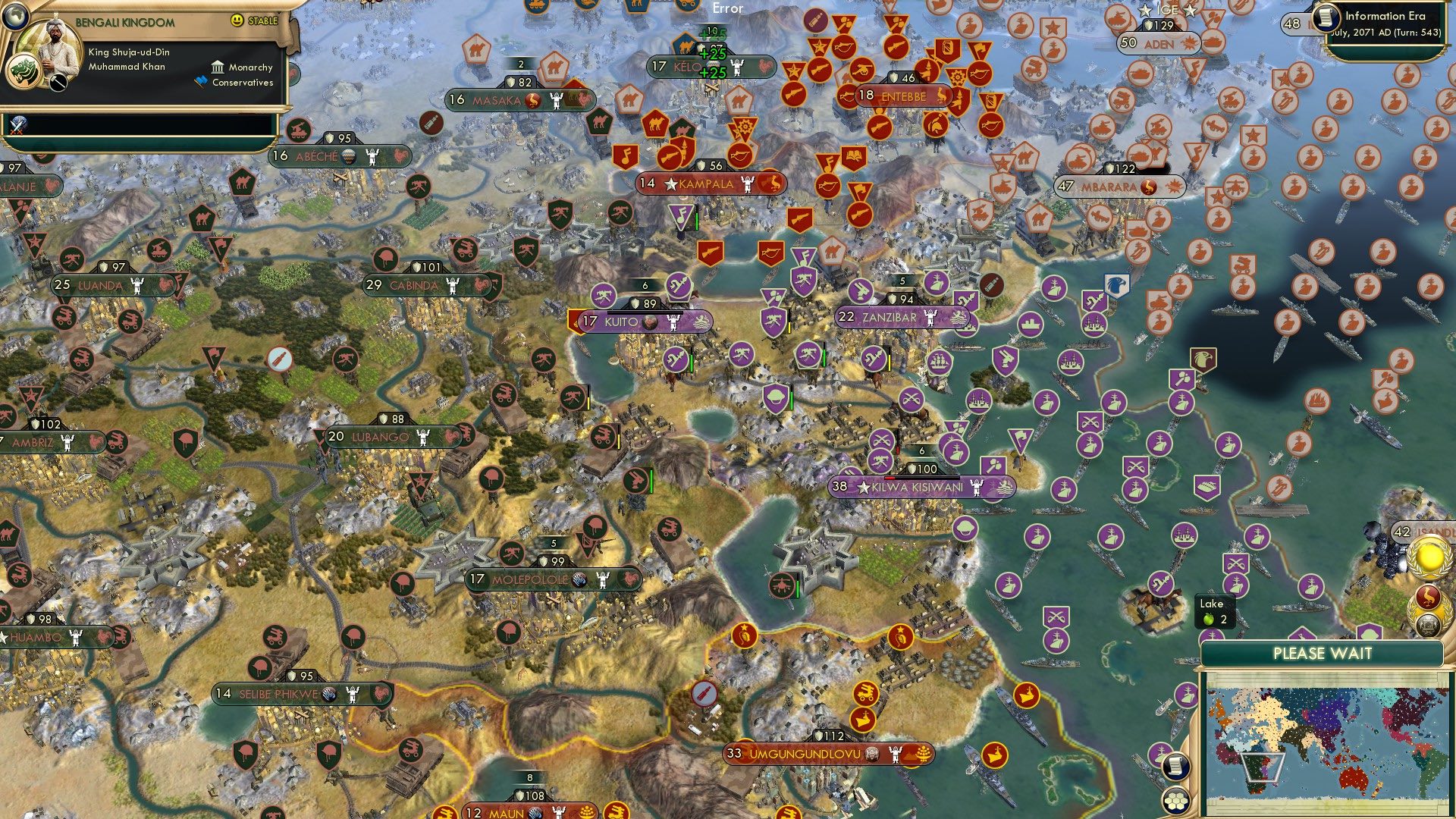Image resolution: width=1456 pixels, height=819 pixels.
Task: Select the green lion civilization crest
Action: click(24, 73)
